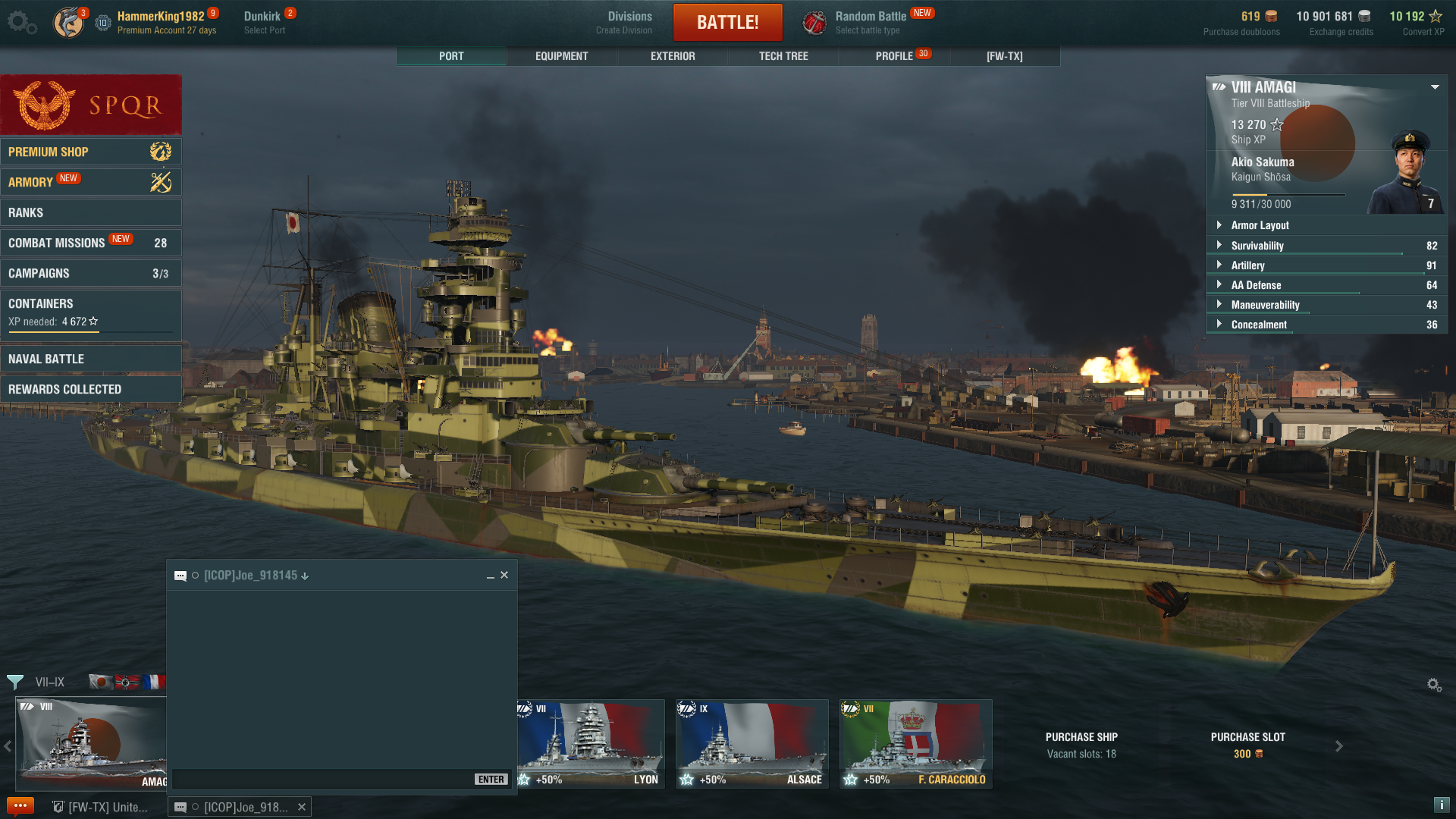Open the Tech Tree tab
Image resolution: width=1456 pixels, height=819 pixels.
783,56
